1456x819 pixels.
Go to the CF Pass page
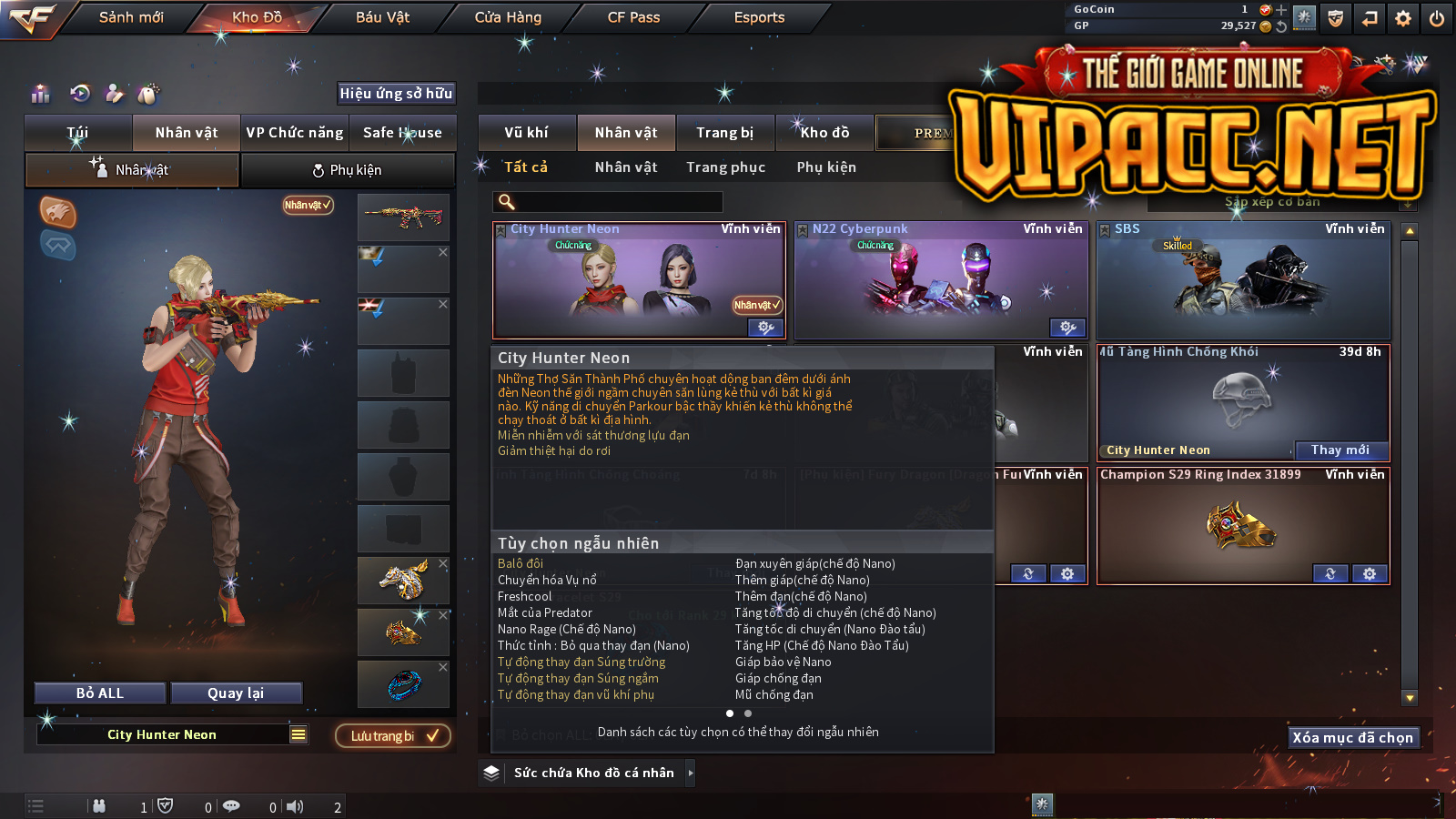[x=633, y=17]
